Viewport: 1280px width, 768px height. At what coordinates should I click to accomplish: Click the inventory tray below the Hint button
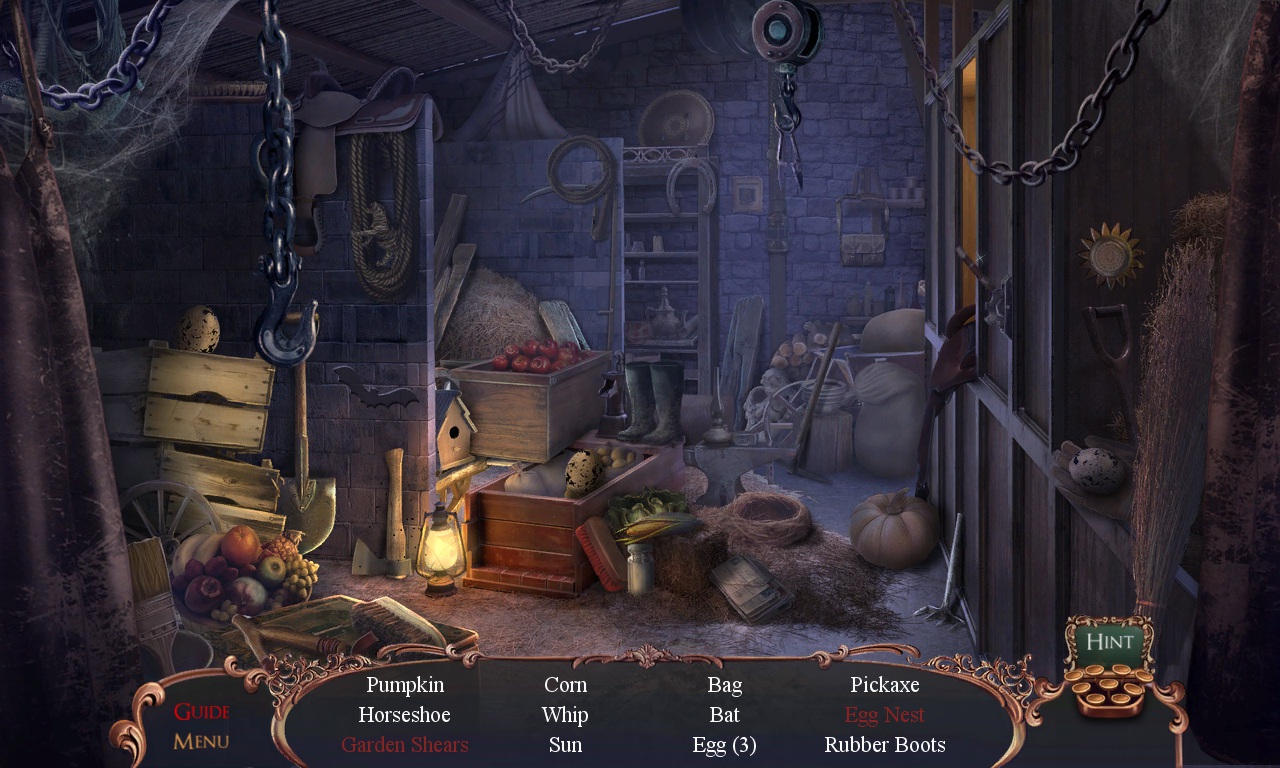click(x=1113, y=692)
